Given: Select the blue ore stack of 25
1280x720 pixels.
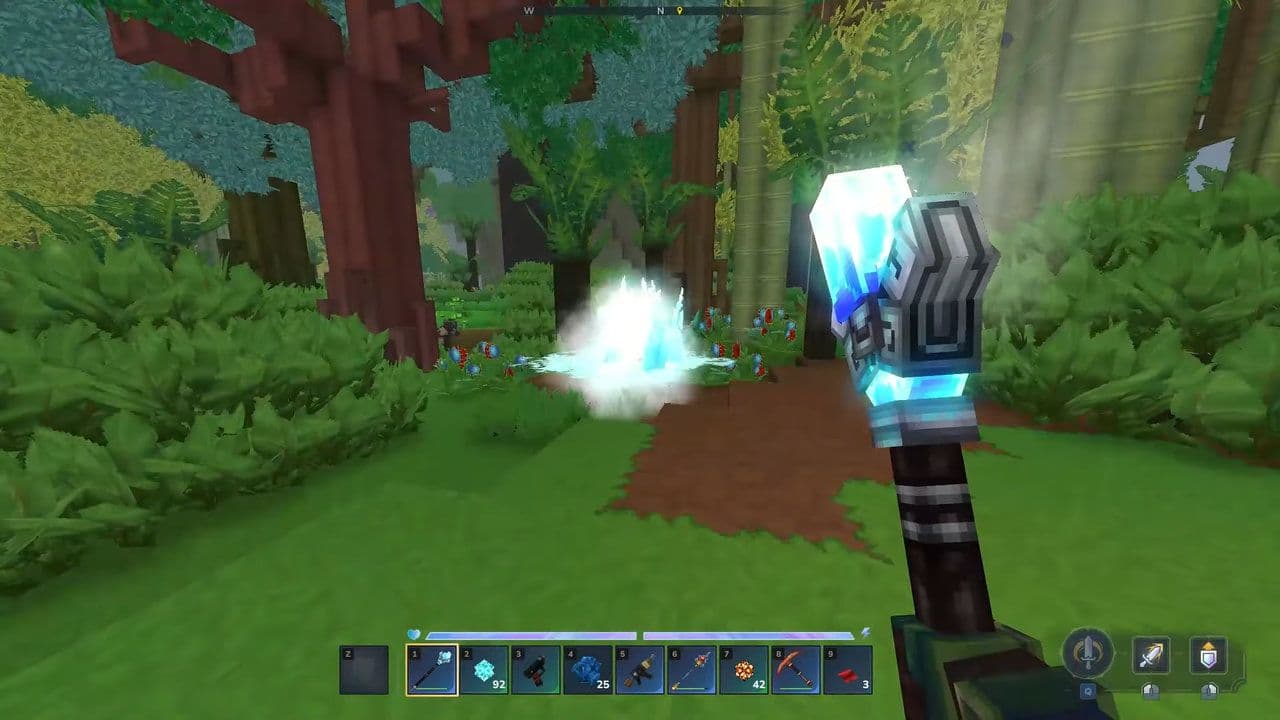Looking at the screenshot, I should point(588,668).
